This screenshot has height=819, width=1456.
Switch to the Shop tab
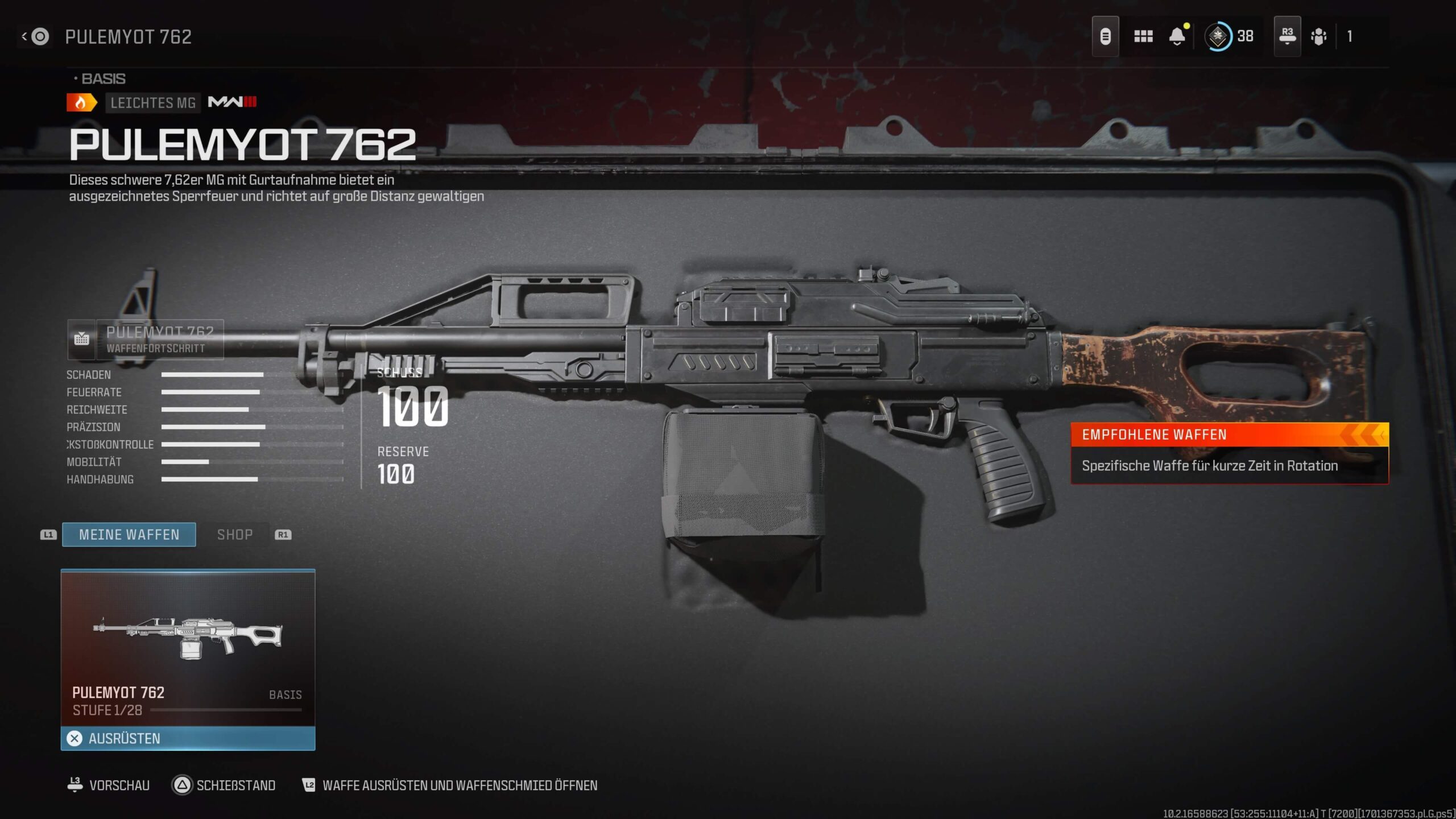[x=235, y=535]
